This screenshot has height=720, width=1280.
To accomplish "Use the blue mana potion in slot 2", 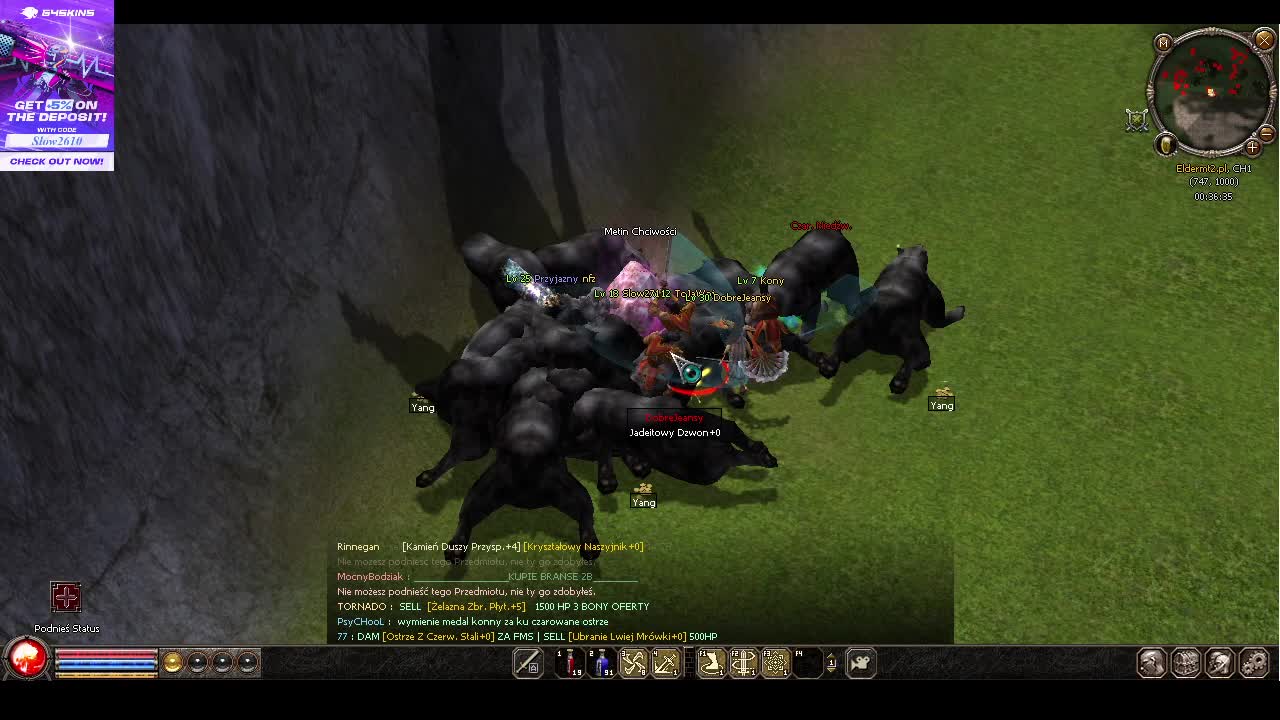I will tap(602, 662).
